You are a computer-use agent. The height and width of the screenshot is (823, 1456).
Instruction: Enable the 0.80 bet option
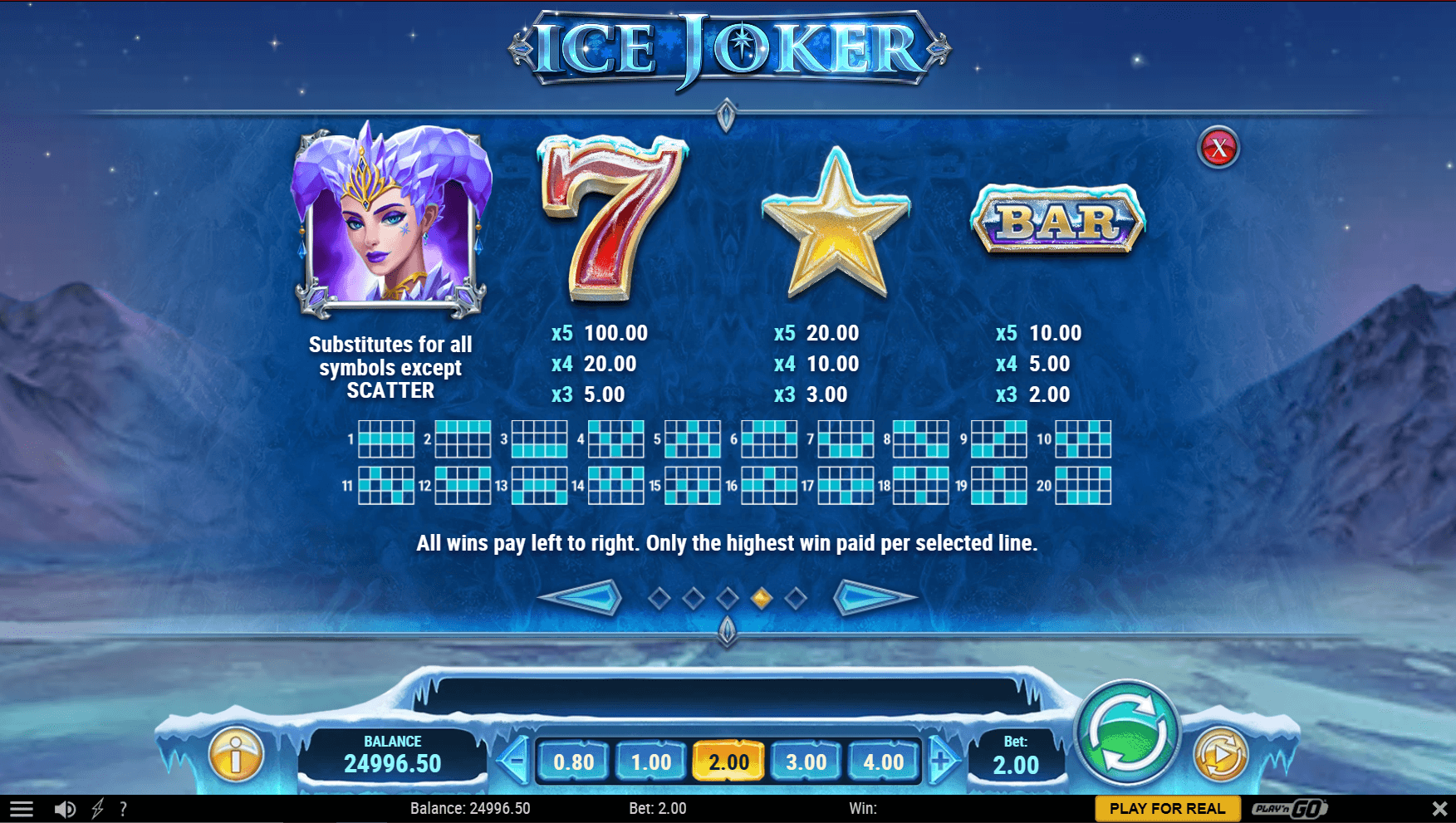click(576, 760)
